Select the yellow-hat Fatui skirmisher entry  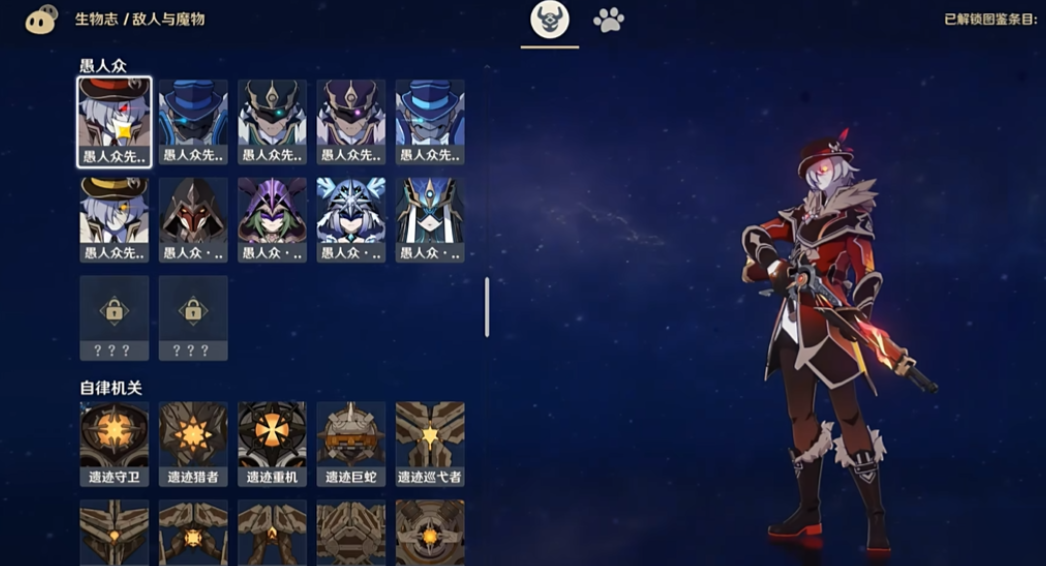[x=115, y=220]
